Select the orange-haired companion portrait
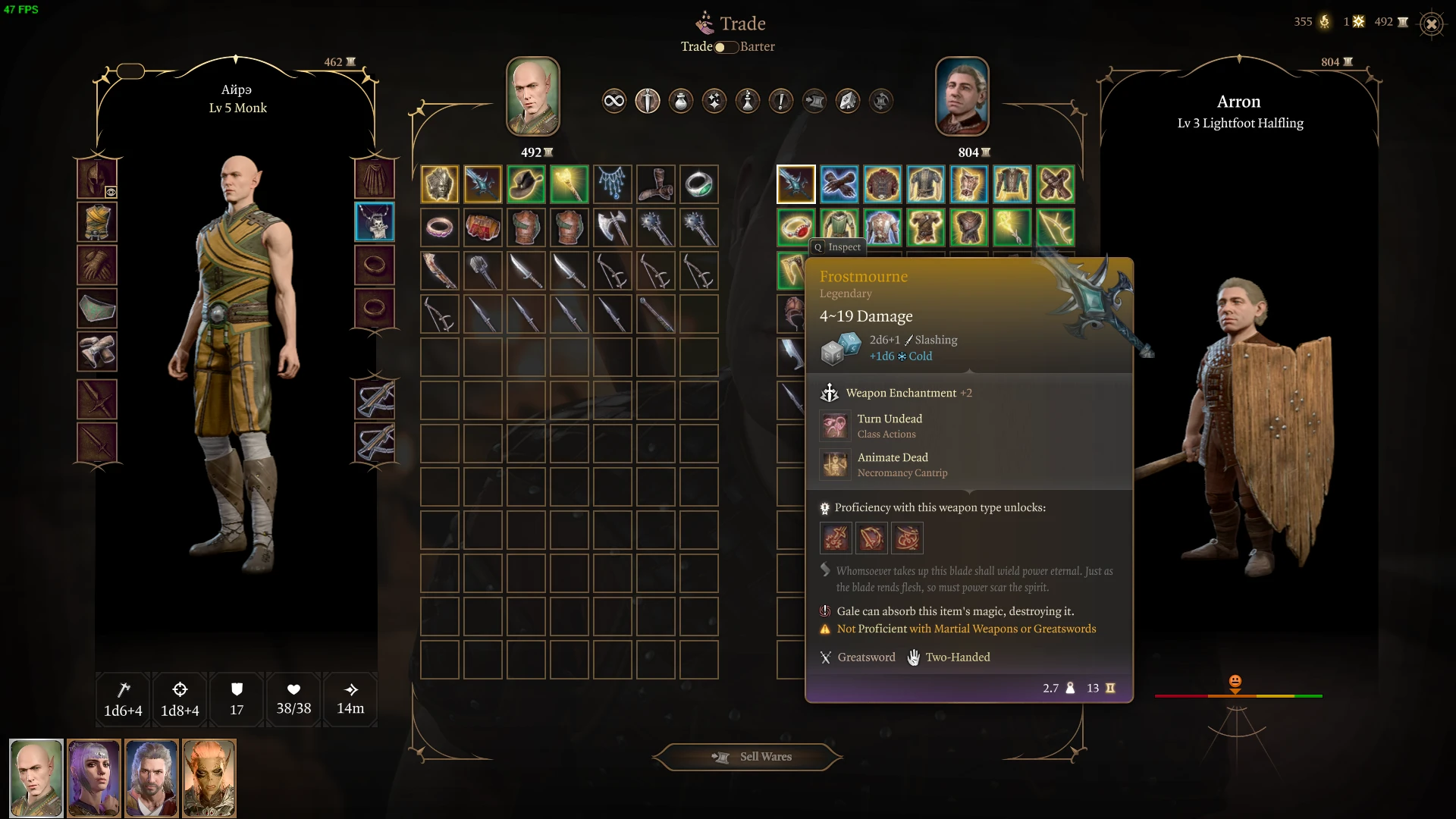The image size is (1456, 819). 209,778
